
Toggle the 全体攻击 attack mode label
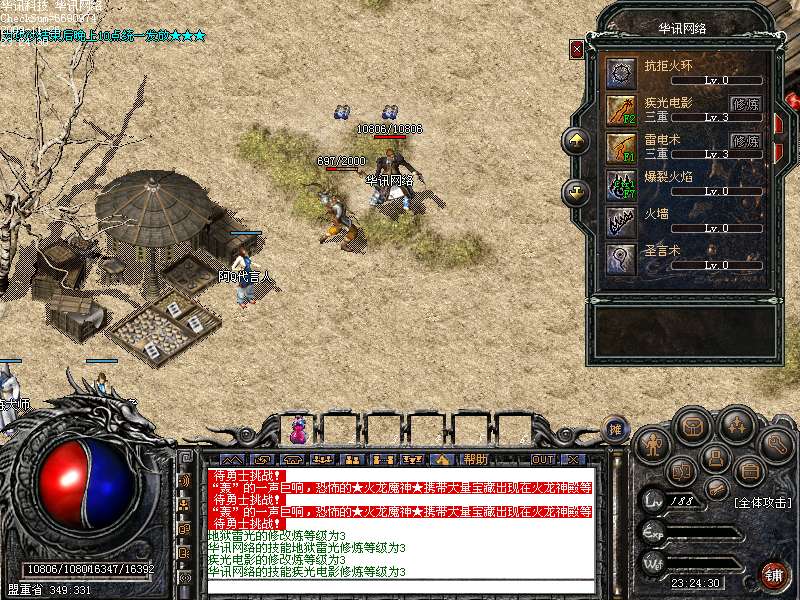762,501
